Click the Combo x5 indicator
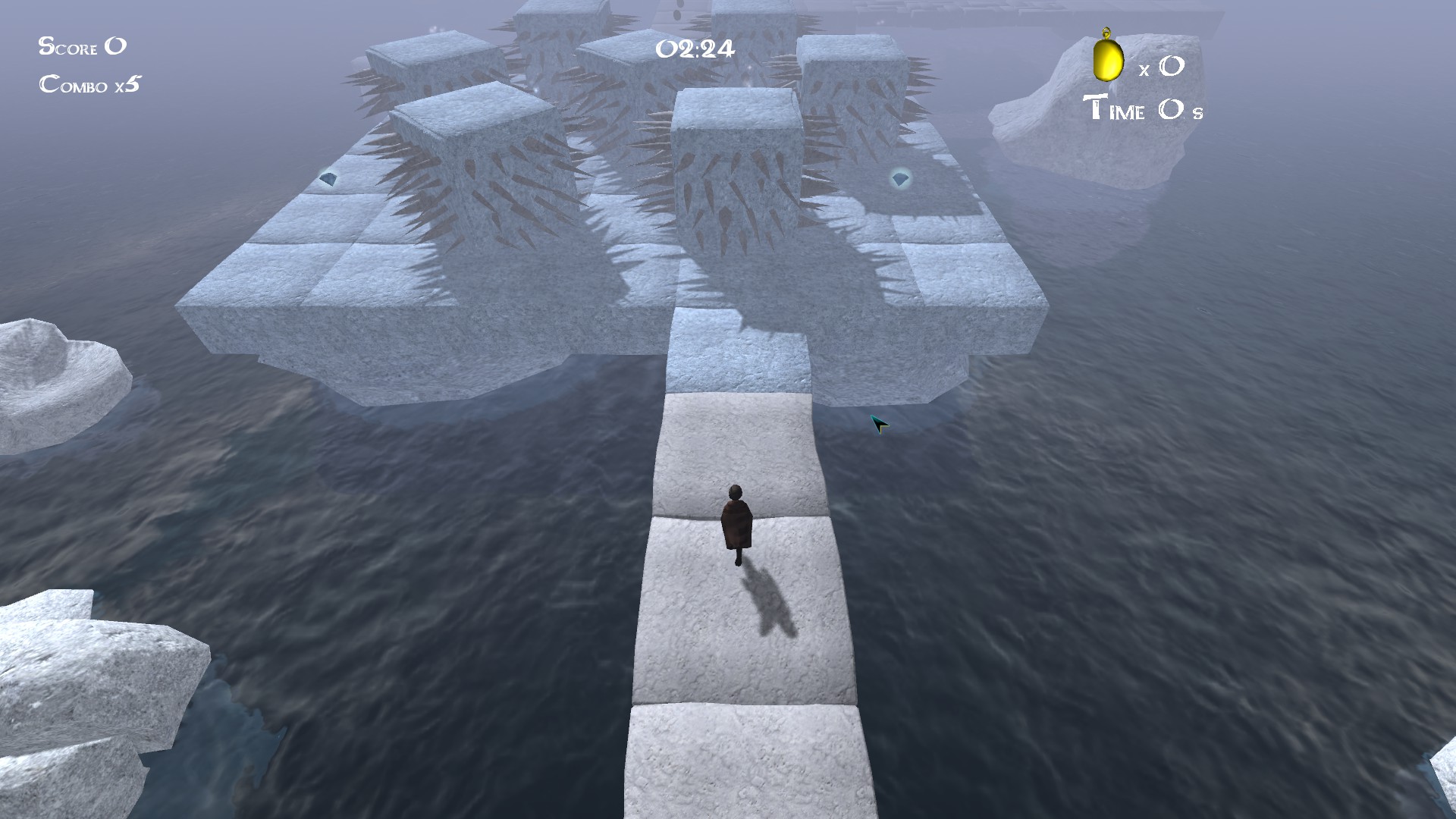 coord(91,85)
